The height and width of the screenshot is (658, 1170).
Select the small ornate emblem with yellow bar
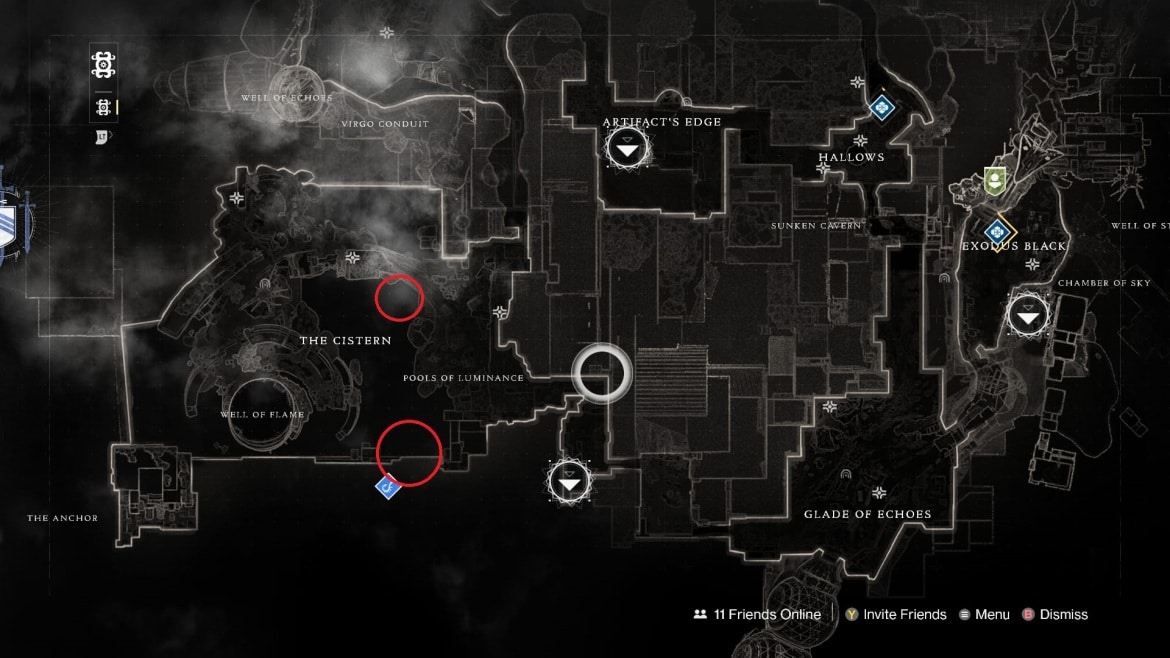(x=102, y=107)
